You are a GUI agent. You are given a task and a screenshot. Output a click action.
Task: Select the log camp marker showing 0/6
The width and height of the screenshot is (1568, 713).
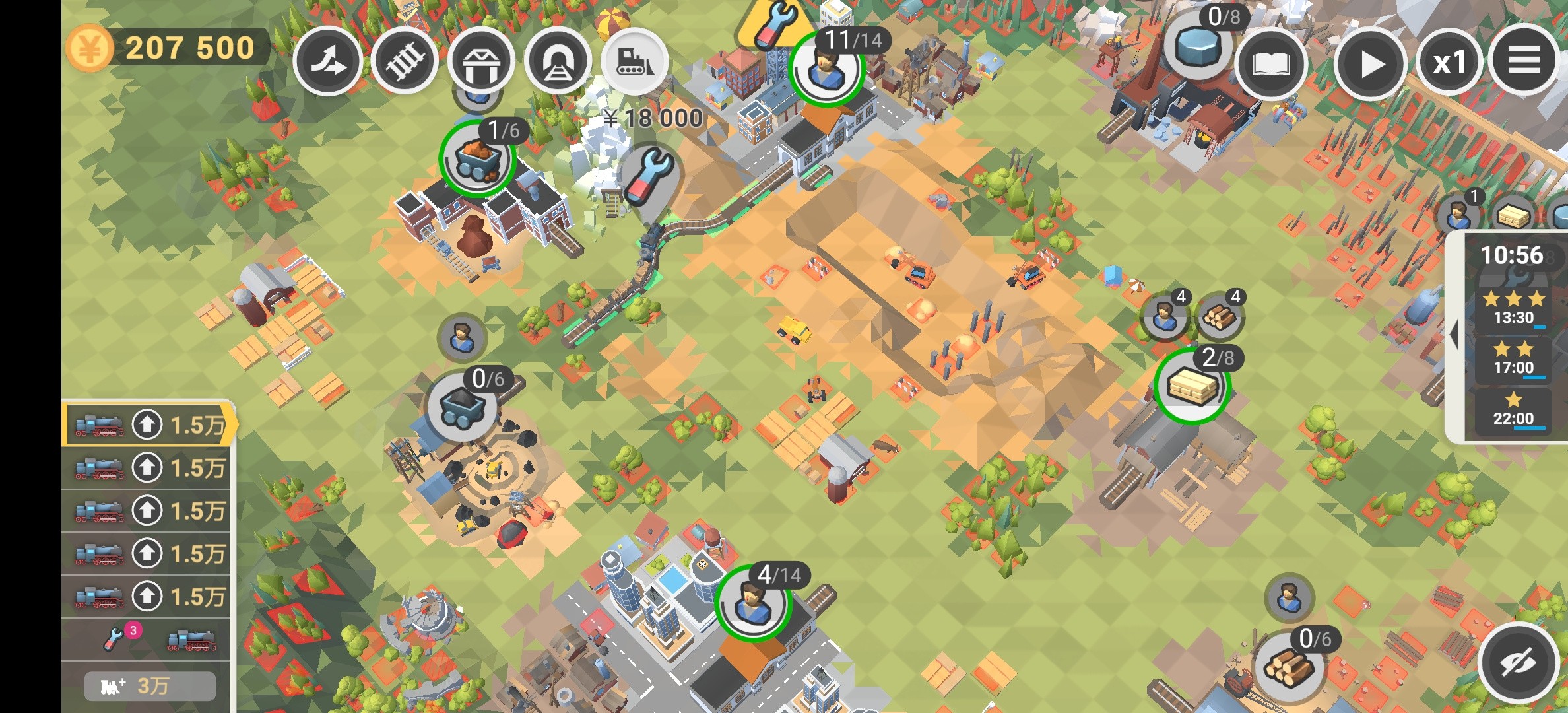coord(1288,665)
